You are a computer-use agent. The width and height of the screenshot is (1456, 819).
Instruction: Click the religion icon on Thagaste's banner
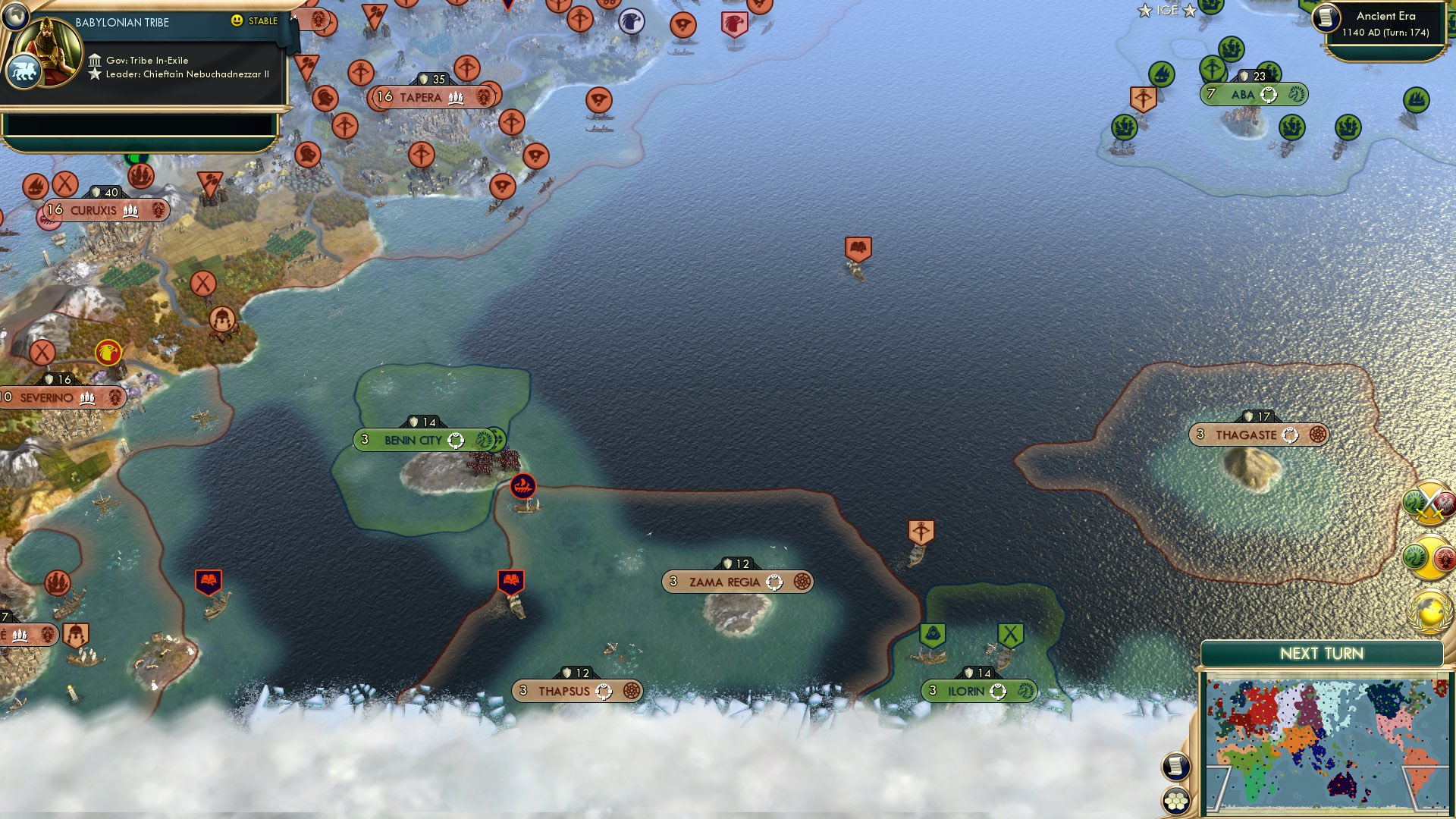1317,435
